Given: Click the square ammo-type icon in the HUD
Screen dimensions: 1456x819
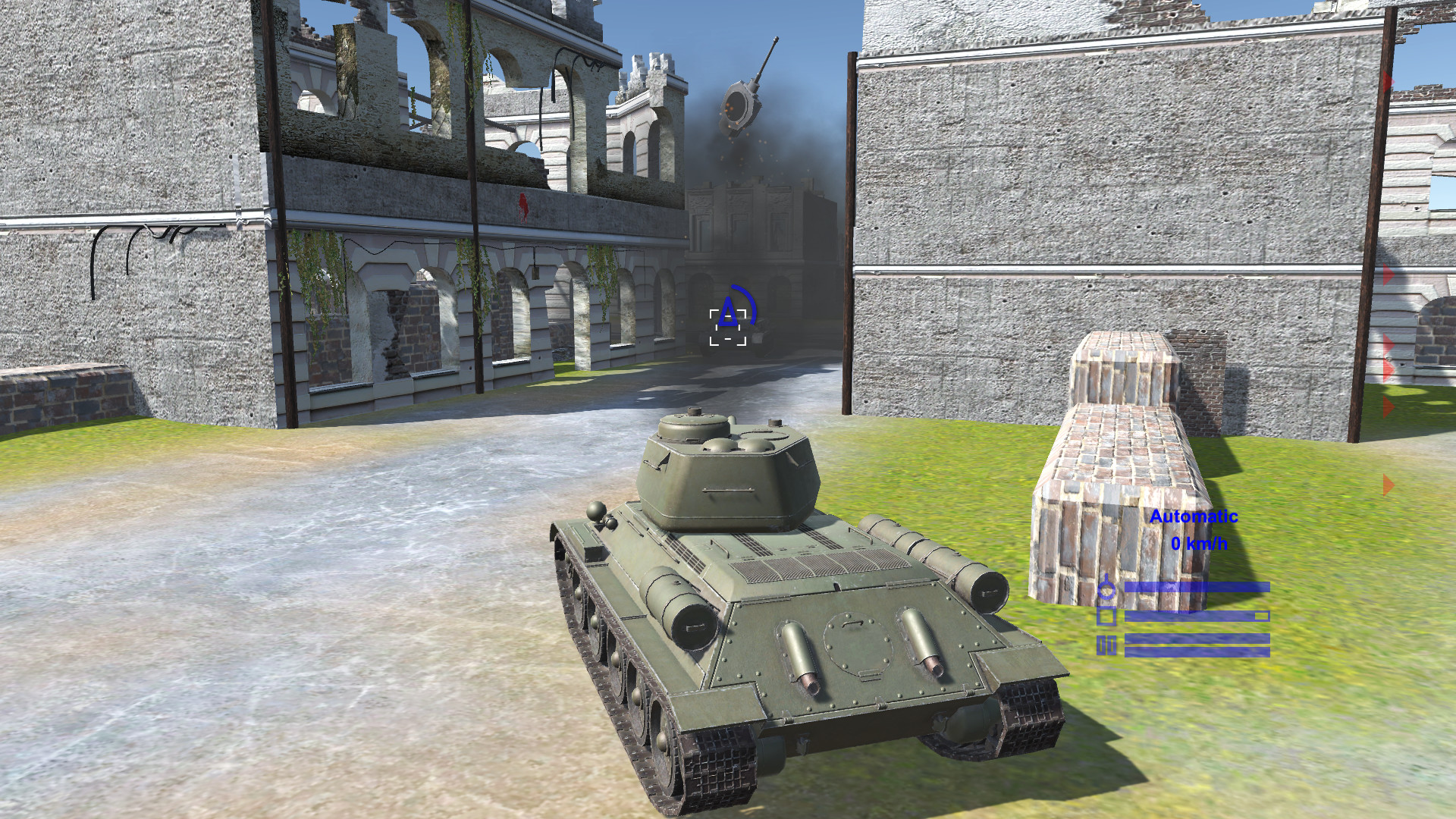Looking at the screenshot, I should coord(1106,616).
